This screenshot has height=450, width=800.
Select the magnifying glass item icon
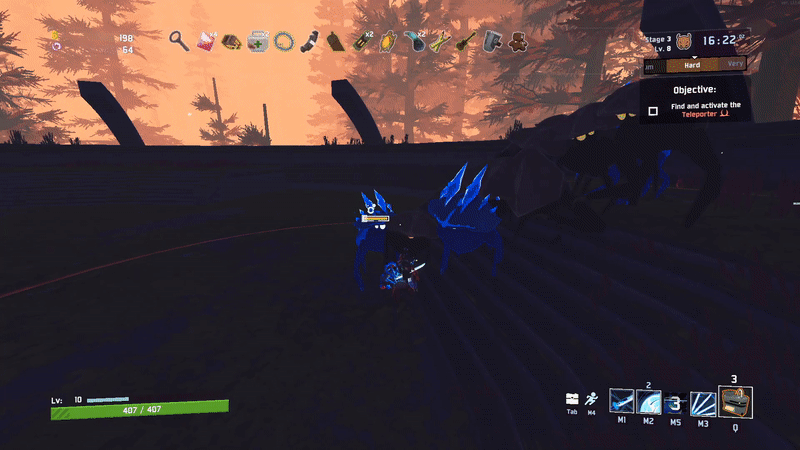click(179, 41)
